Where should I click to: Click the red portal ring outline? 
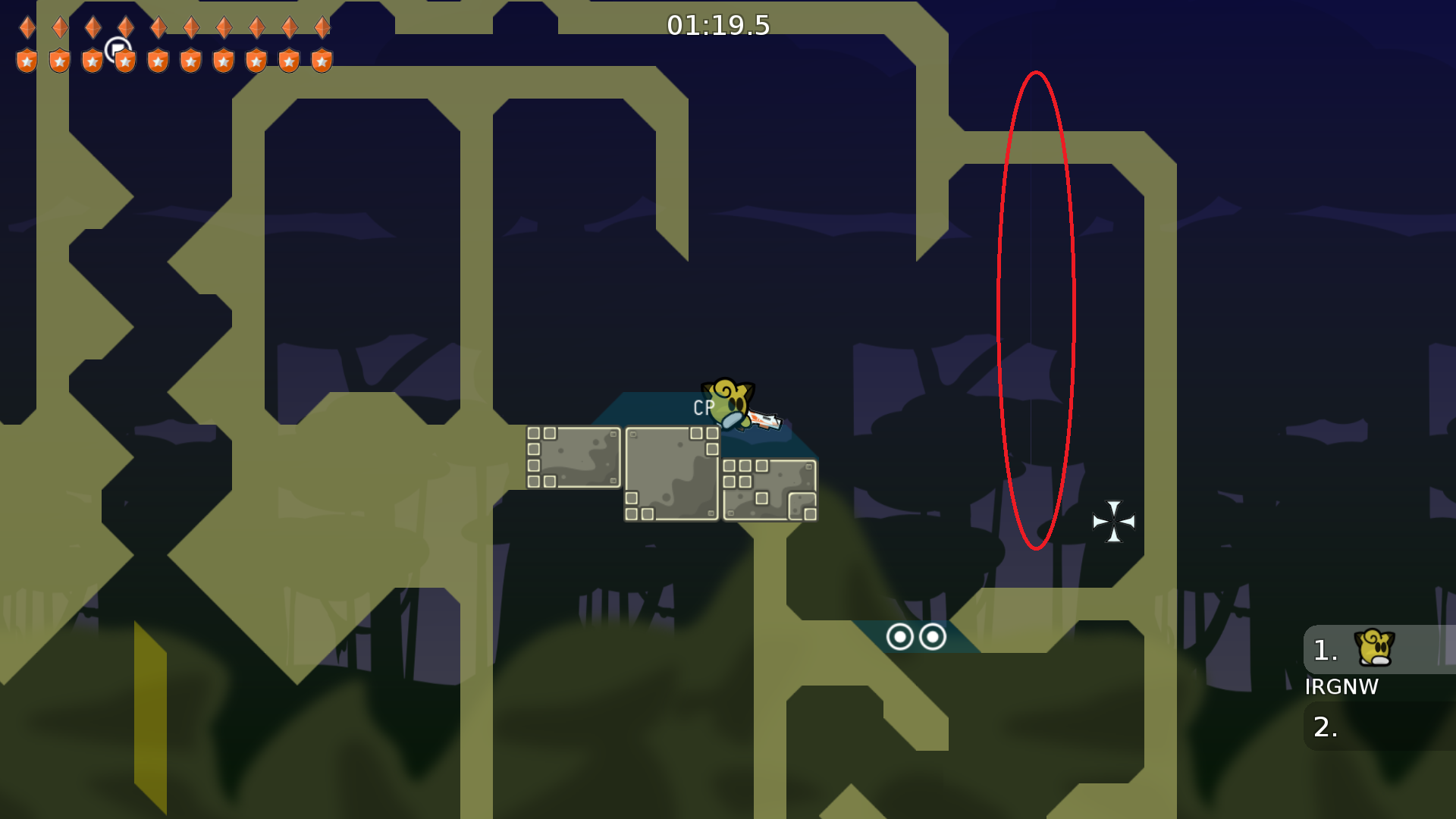tap(1037, 311)
